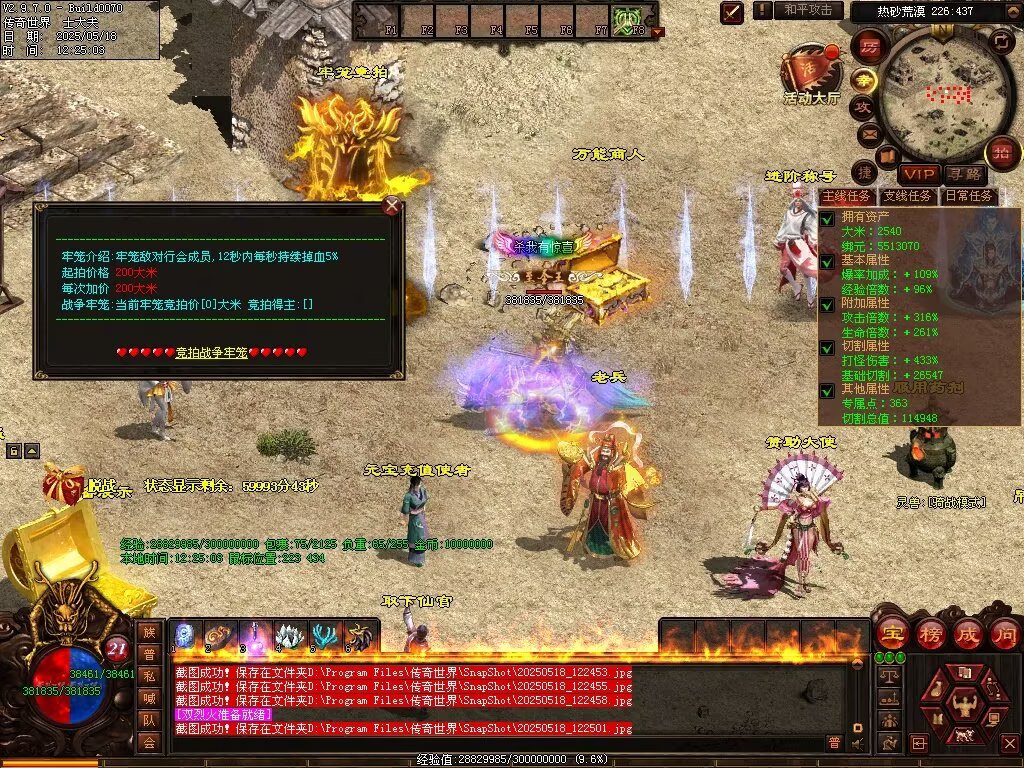Switch to the 主线任务 tab
Image resolution: width=1024 pixels, height=768 pixels.
pyautogui.click(x=846, y=196)
